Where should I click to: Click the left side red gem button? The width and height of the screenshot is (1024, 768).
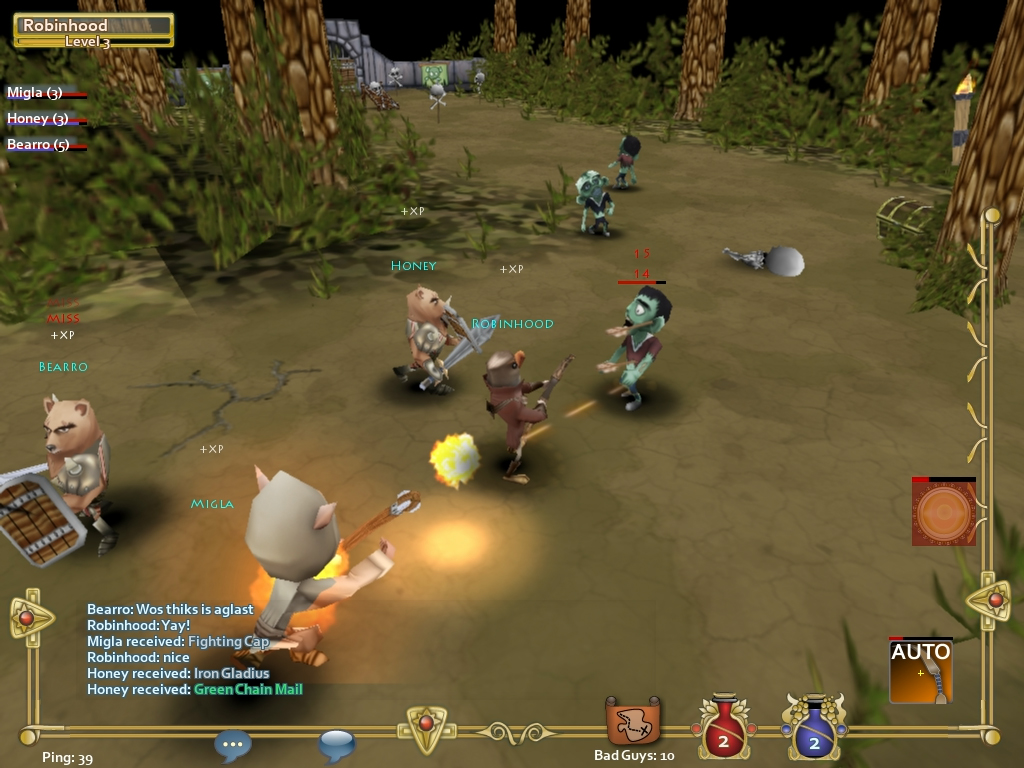click(27, 618)
